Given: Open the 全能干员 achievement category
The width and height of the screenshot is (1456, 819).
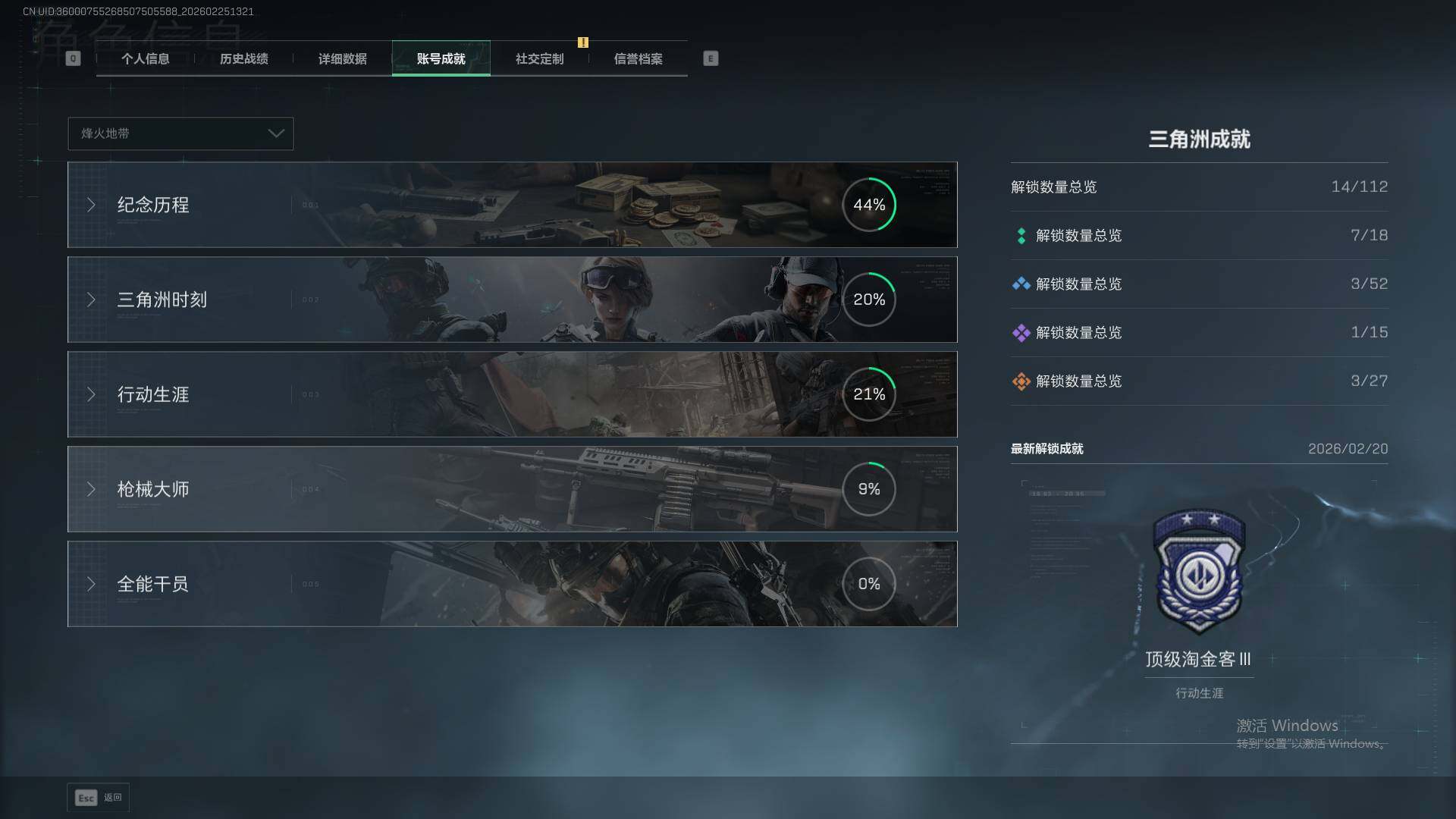Looking at the screenshot, I should 512,584.
